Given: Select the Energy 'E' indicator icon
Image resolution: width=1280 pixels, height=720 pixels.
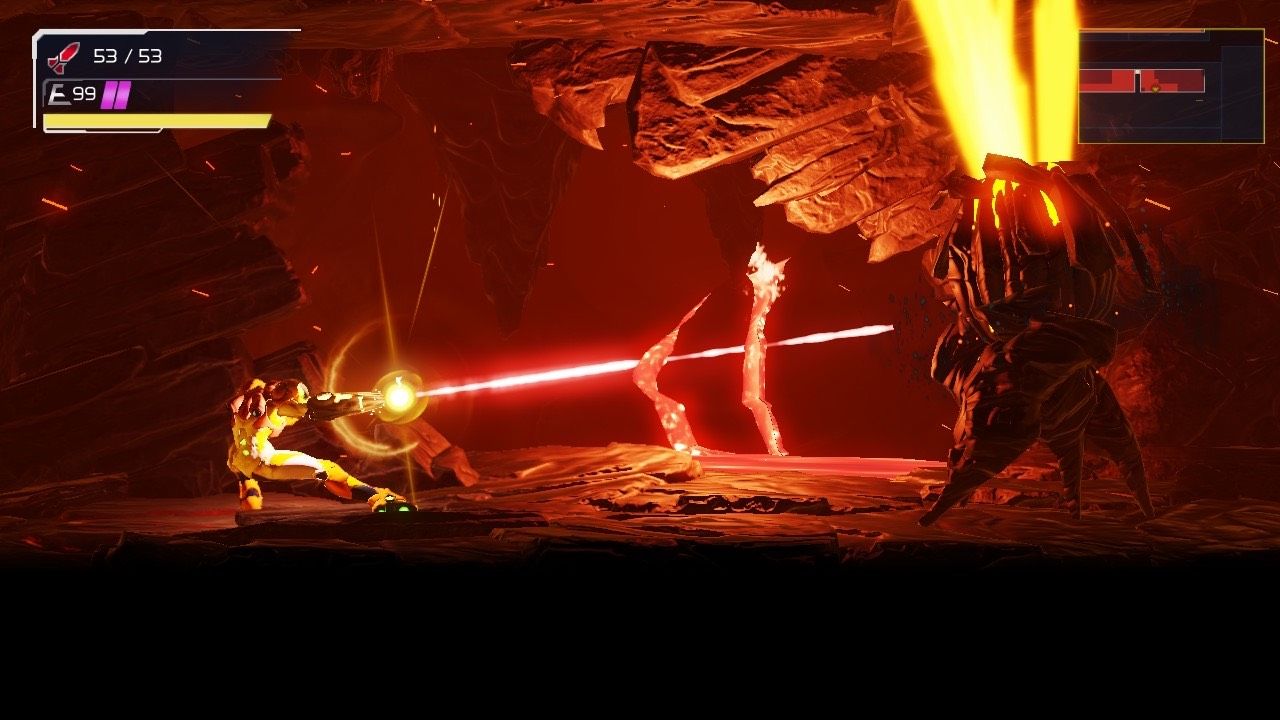Looking at the screenshot, I should pyautogui.click(x=60, y=93).
